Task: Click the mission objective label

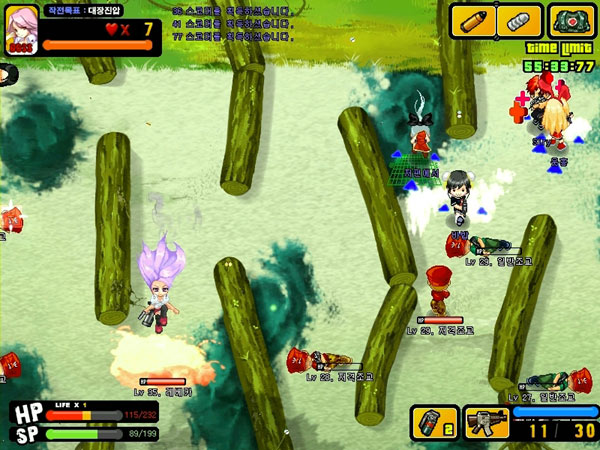Action: 89,10
